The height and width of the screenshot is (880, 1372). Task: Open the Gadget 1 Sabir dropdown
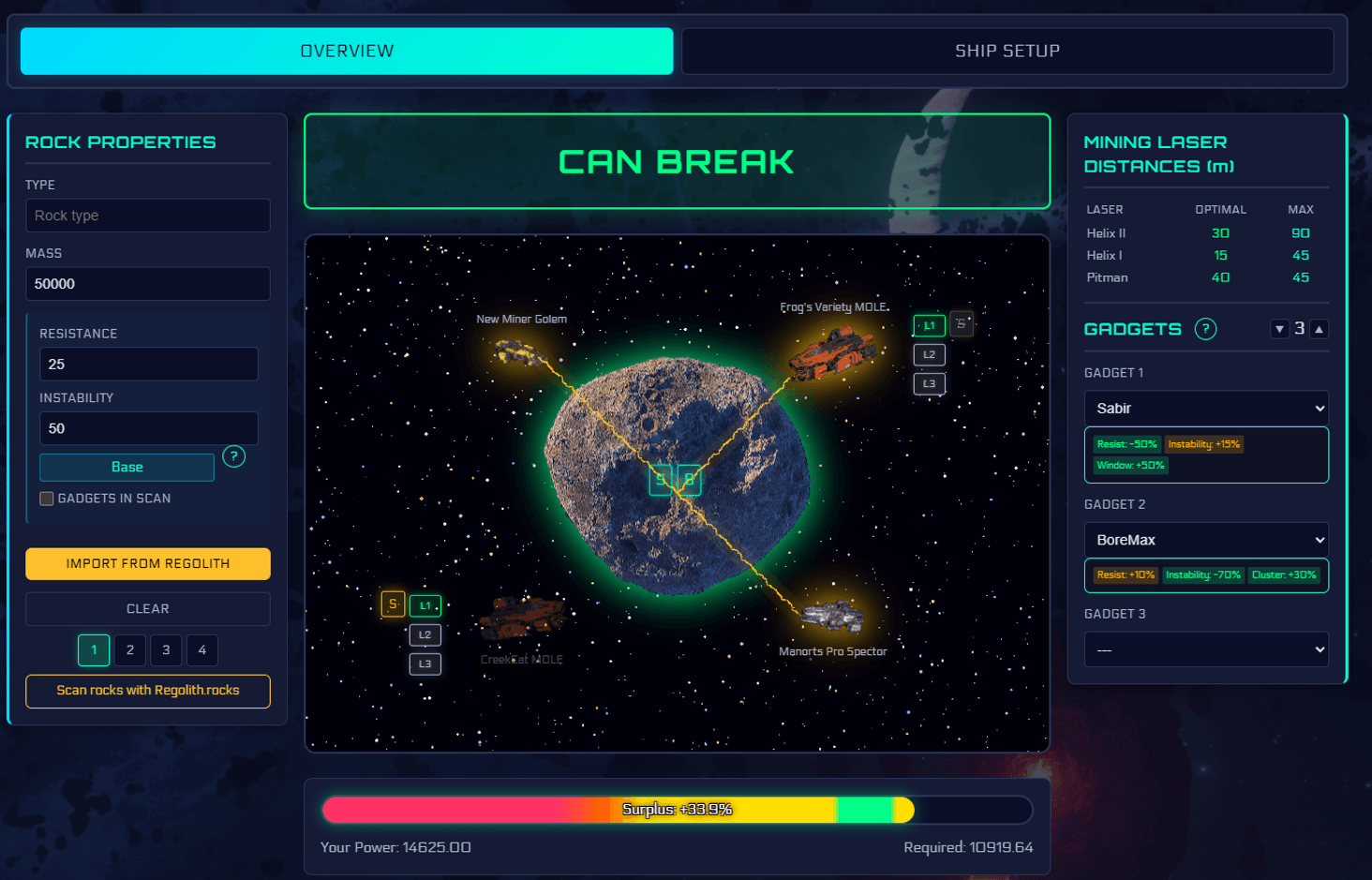(x=1206, y=408)
